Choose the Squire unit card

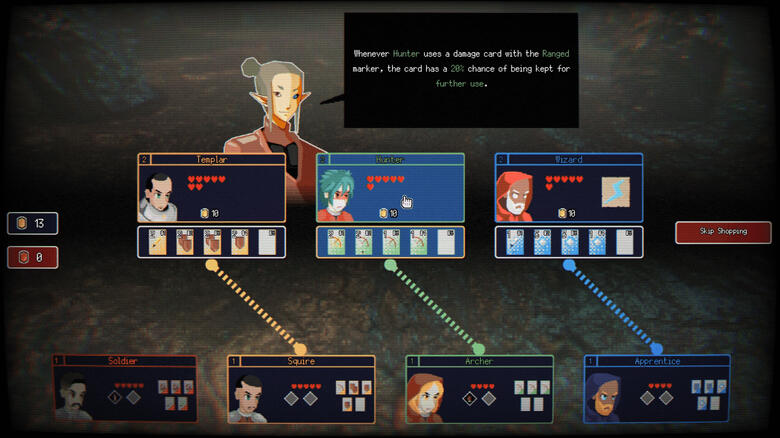[301, 389]
